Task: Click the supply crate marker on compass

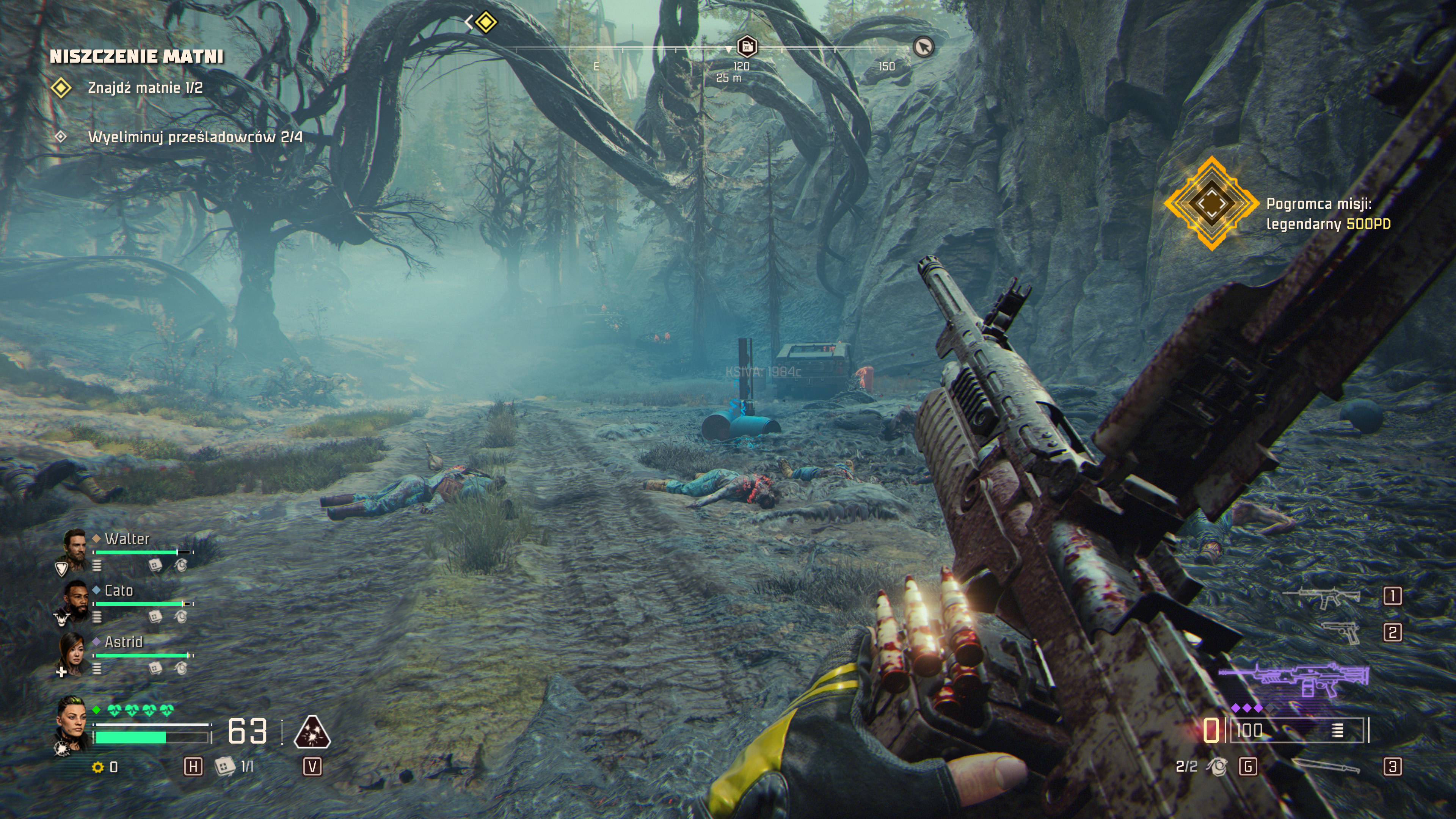Action: (747, 46)
